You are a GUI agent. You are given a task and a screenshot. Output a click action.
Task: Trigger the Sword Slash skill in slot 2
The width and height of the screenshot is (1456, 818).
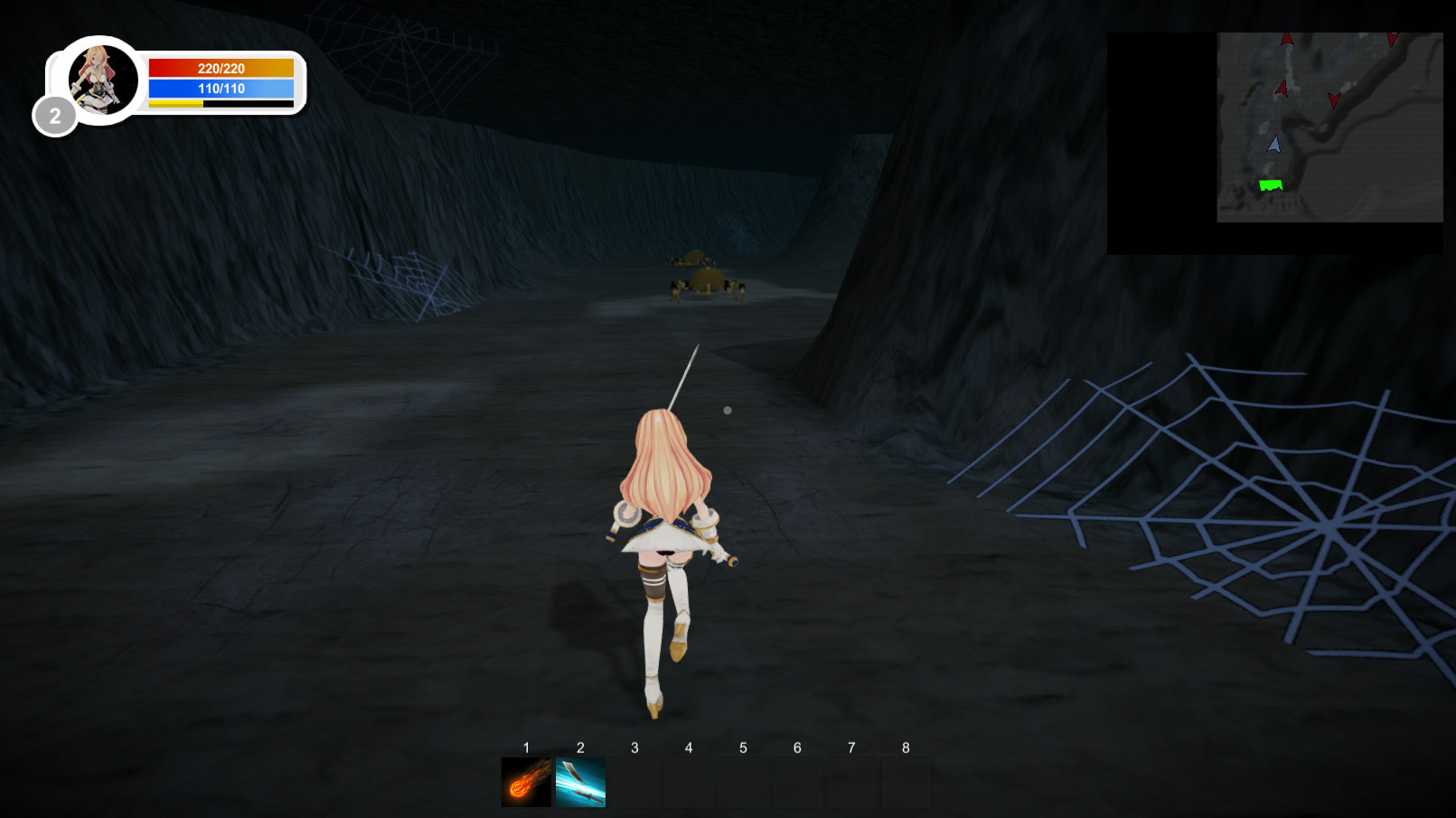[579, 779]
